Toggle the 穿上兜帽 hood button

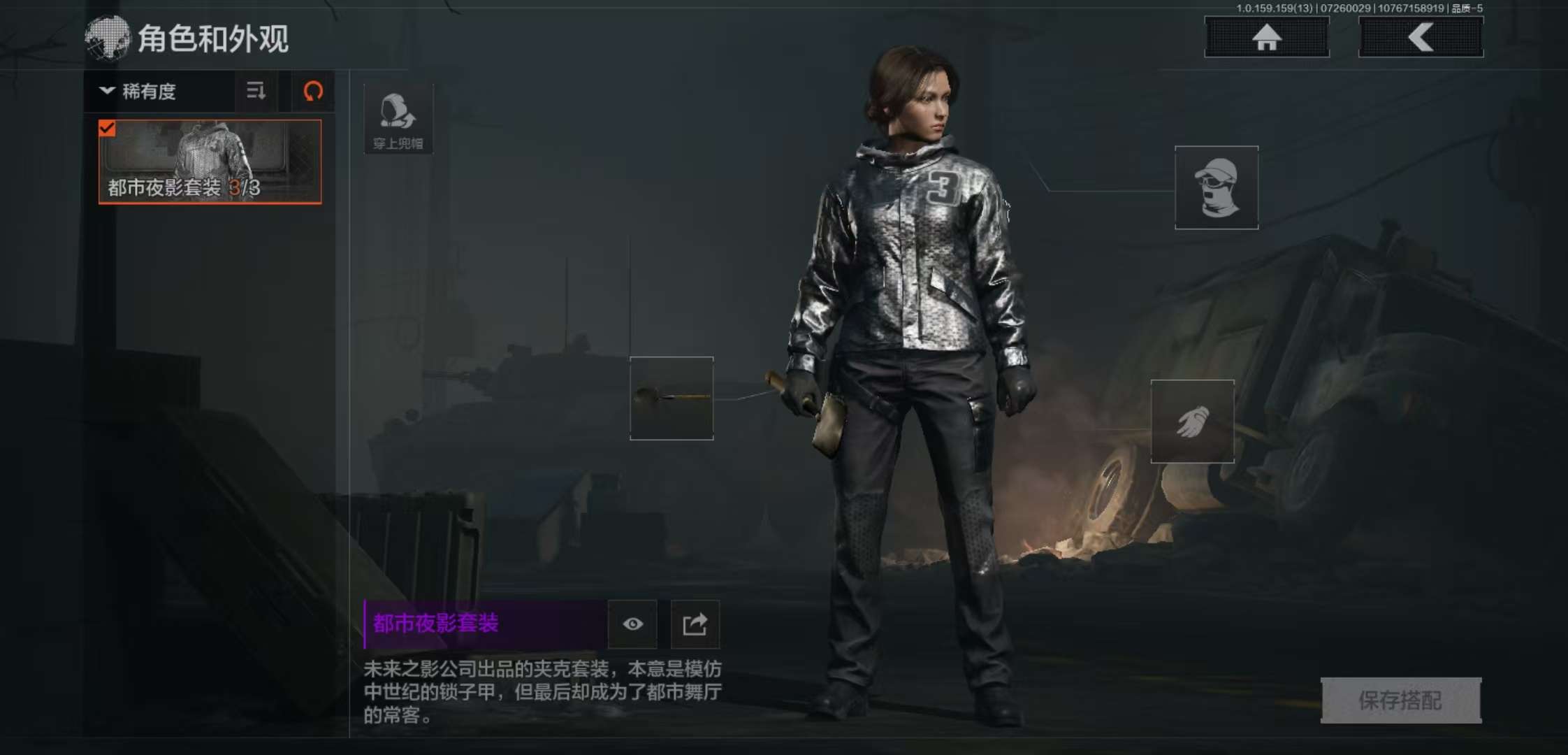point(398,120)
